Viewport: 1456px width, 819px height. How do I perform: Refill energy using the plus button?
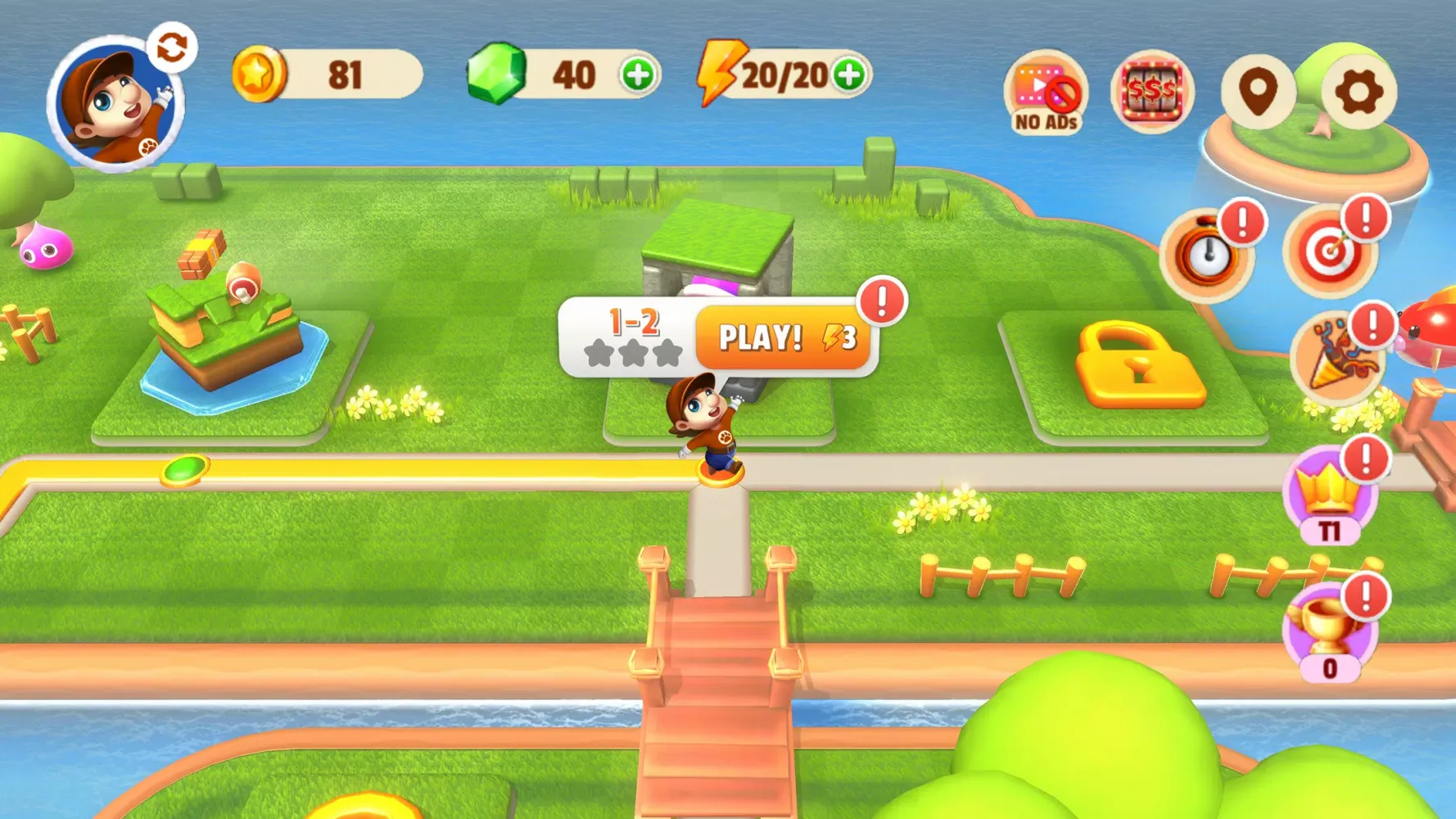[x=850, y=75]
